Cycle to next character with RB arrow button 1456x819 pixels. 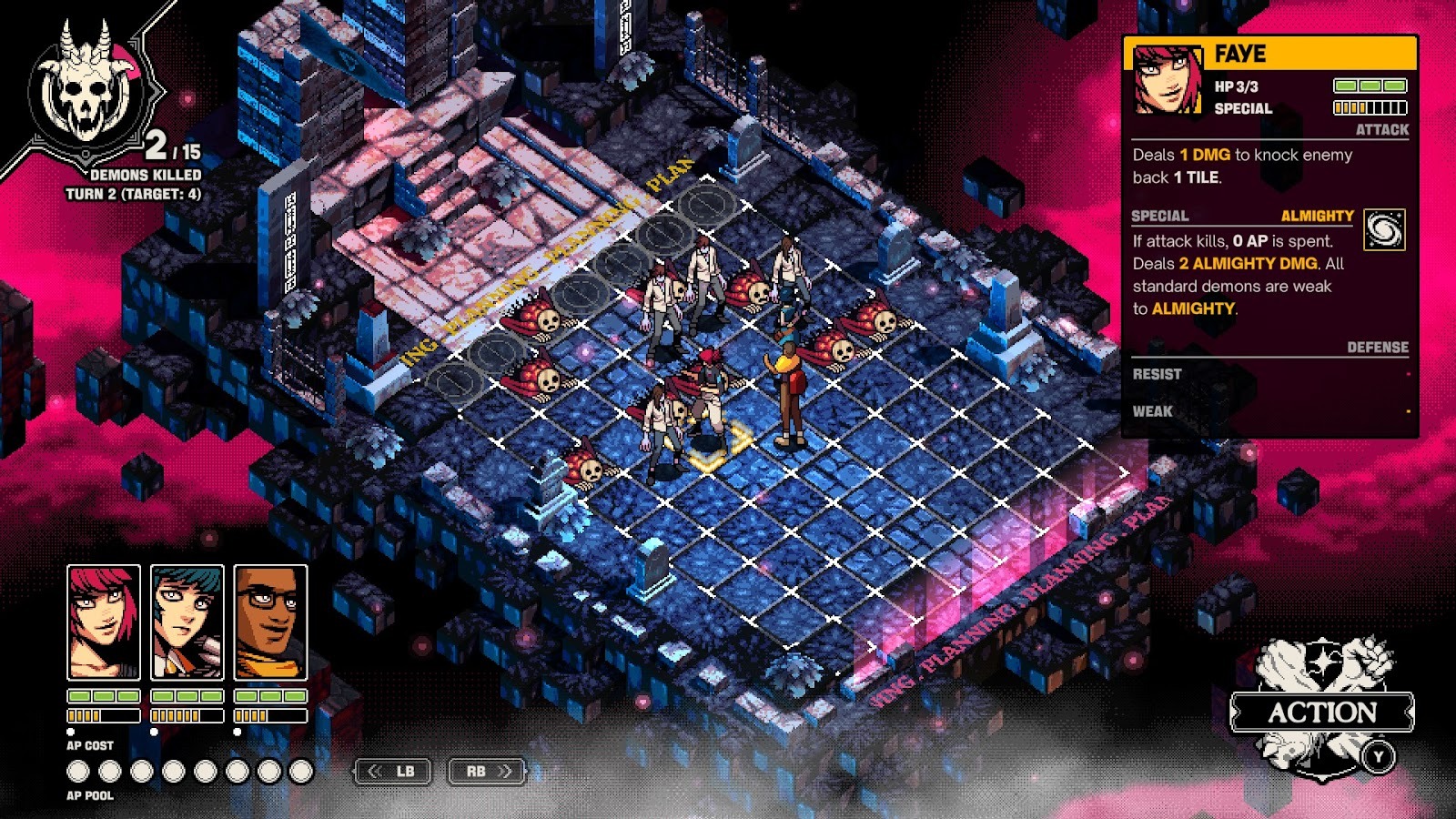tap(487, 772)
